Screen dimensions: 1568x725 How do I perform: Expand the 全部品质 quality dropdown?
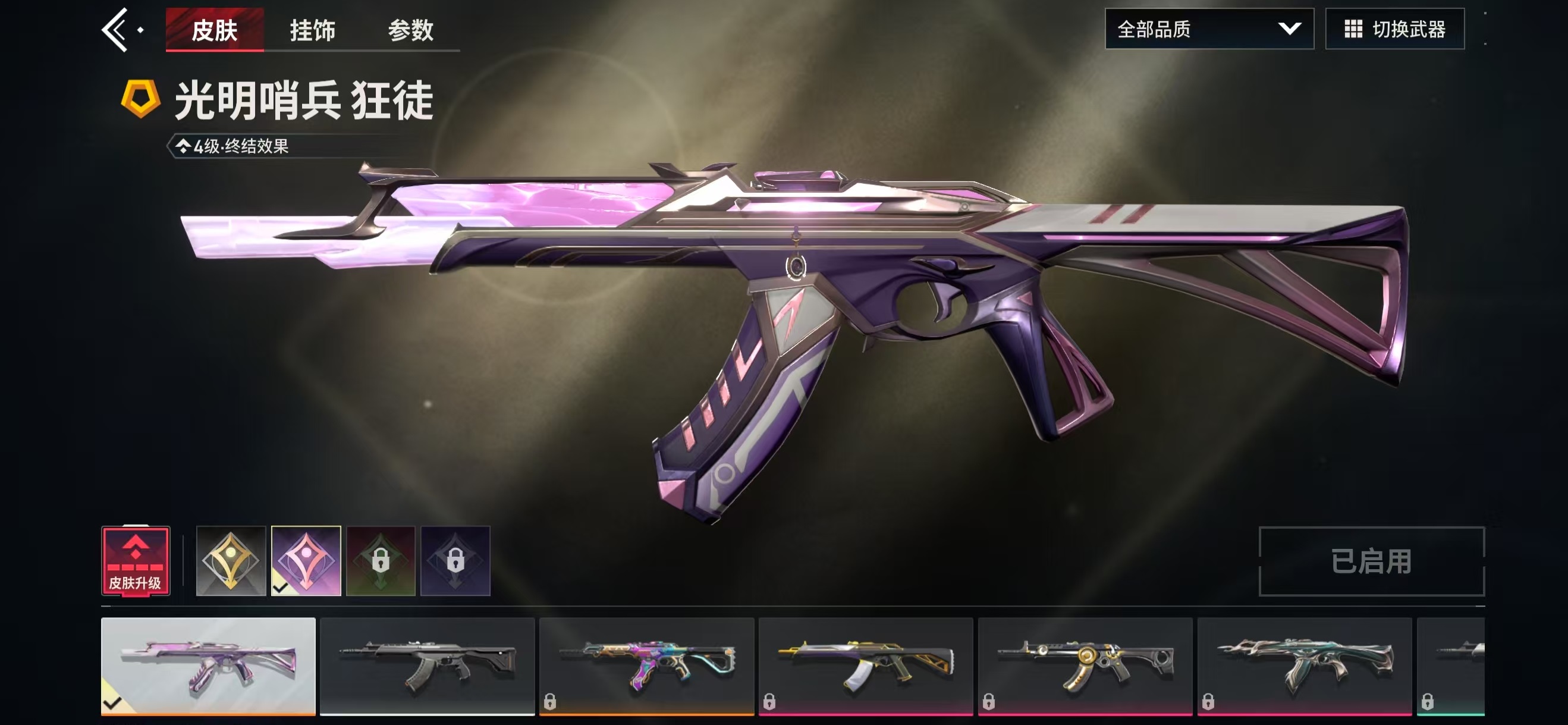1209,29
